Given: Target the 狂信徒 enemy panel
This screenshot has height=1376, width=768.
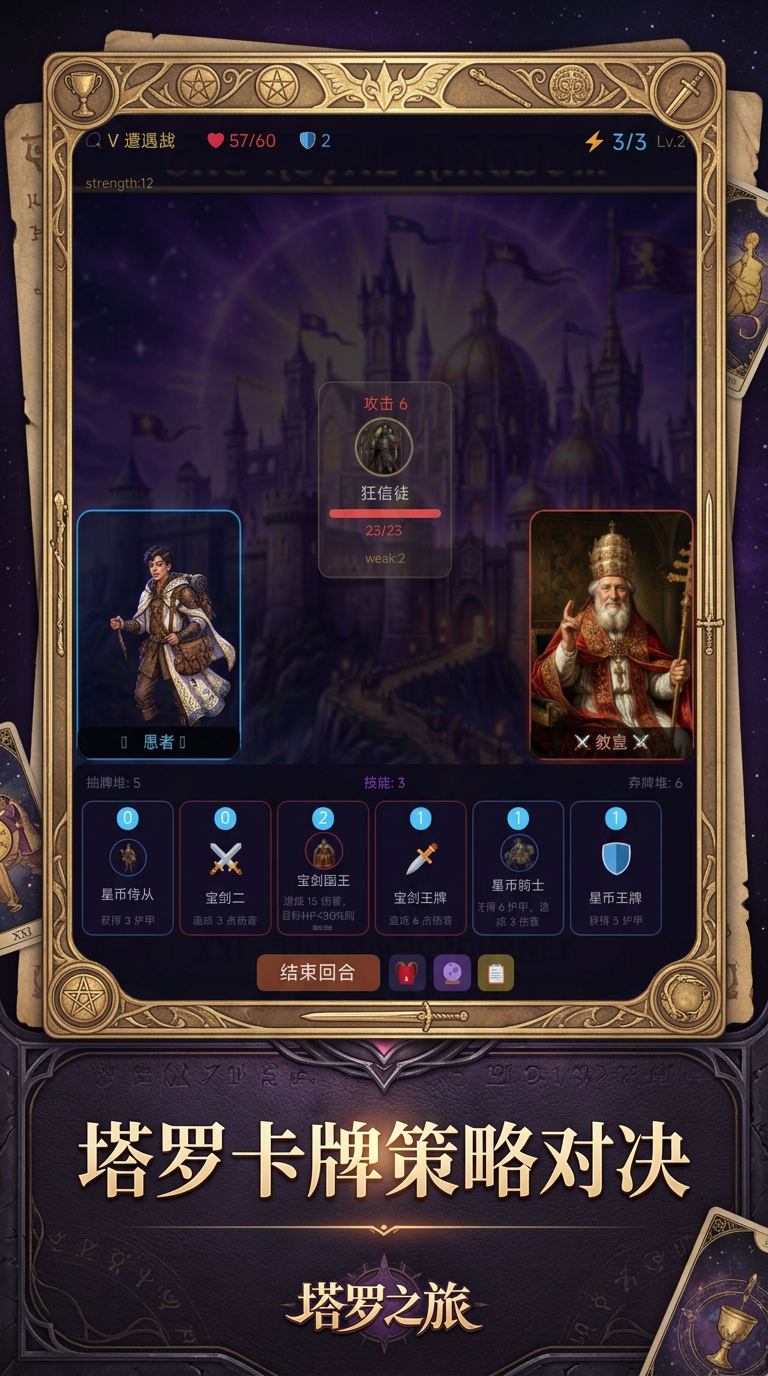Looking at the screenshot, I should pos(385,480).
